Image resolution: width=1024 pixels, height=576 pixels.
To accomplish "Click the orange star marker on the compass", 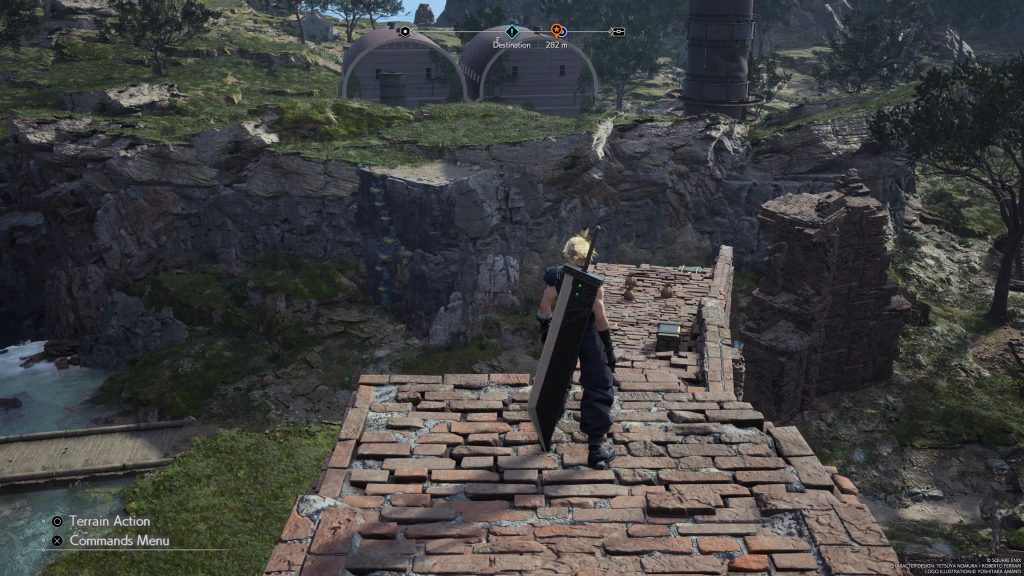I will pyautogui.click(x=556, y=31).
